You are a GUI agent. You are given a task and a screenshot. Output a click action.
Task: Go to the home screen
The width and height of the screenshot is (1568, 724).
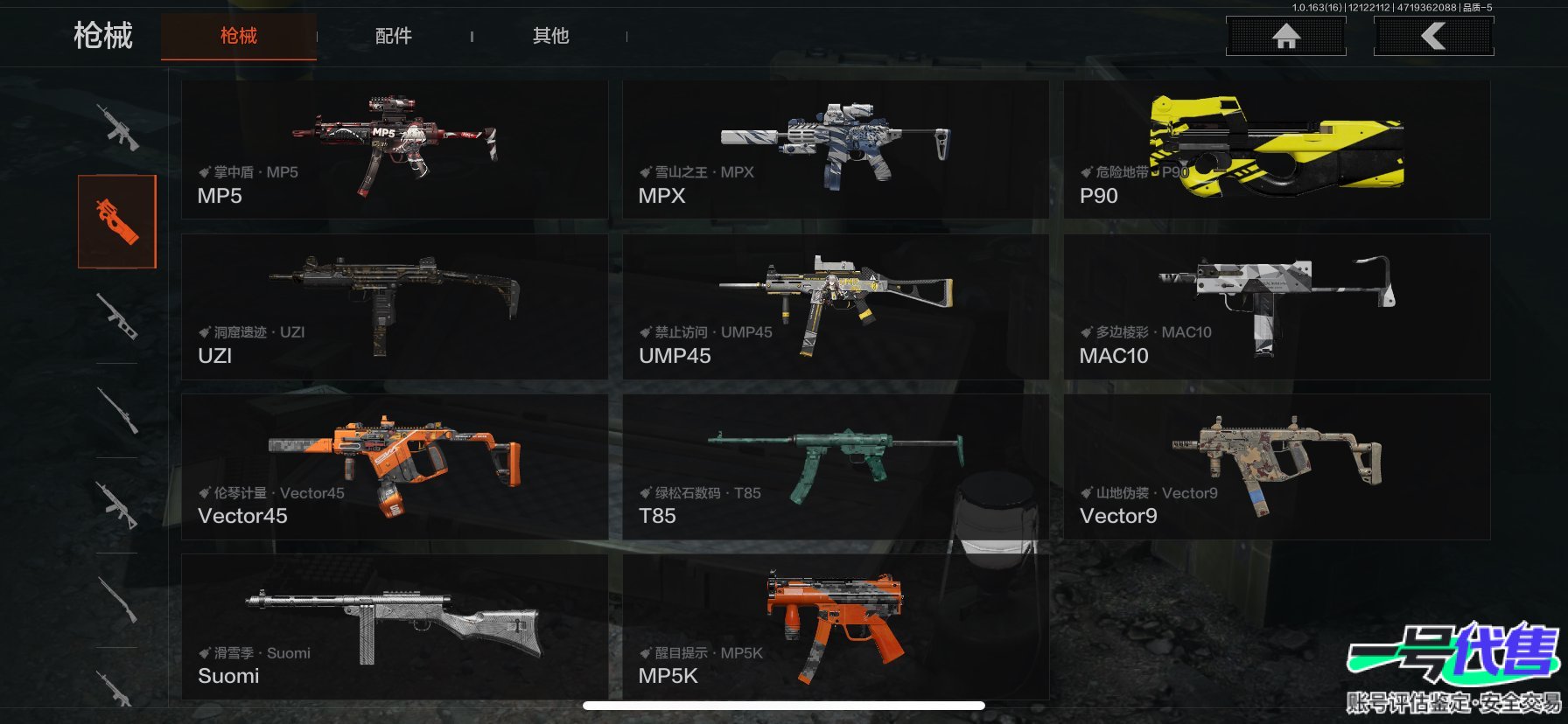pyautogui.click(x=1285, y=36)
